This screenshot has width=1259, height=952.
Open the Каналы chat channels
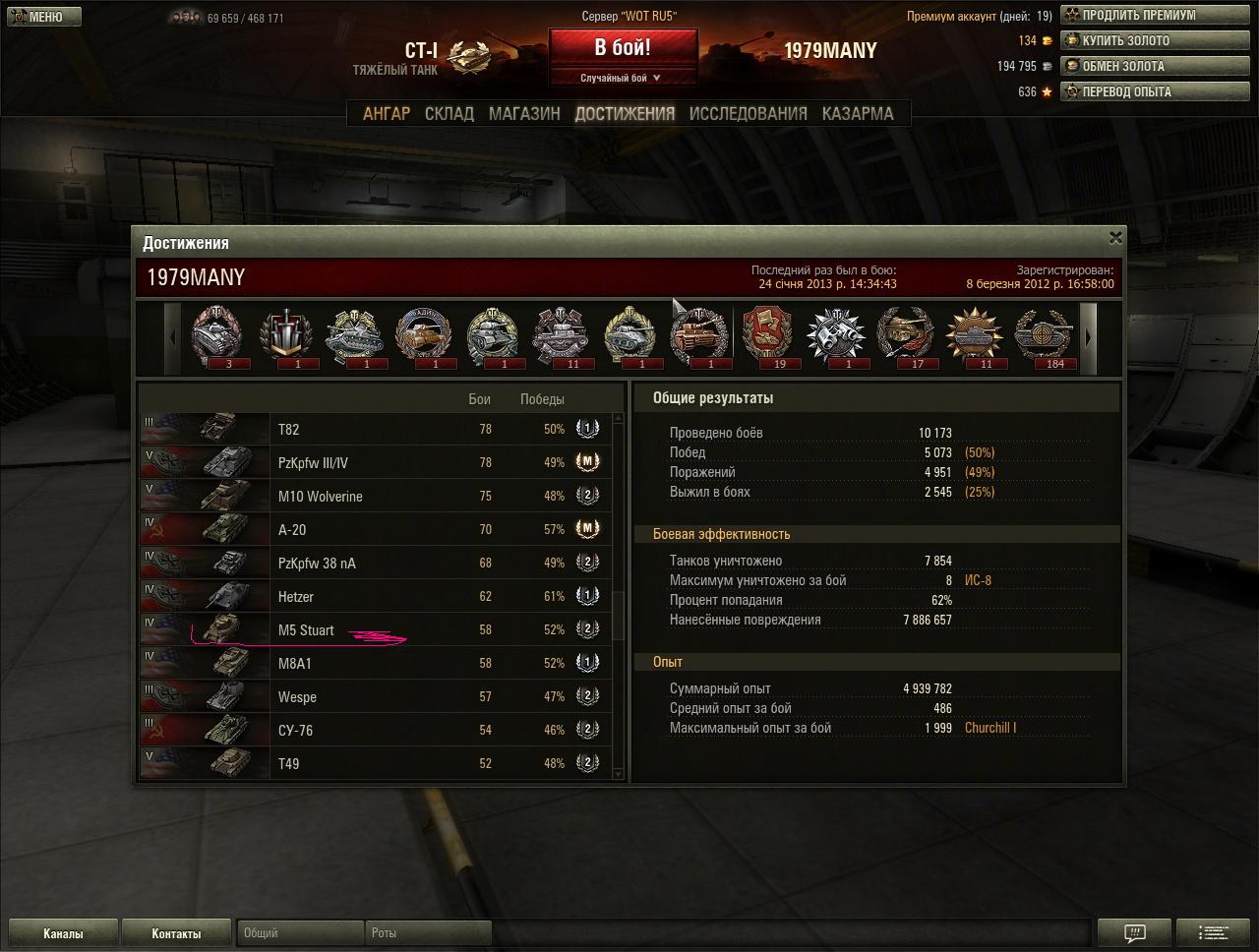click(x=63, y=933)
